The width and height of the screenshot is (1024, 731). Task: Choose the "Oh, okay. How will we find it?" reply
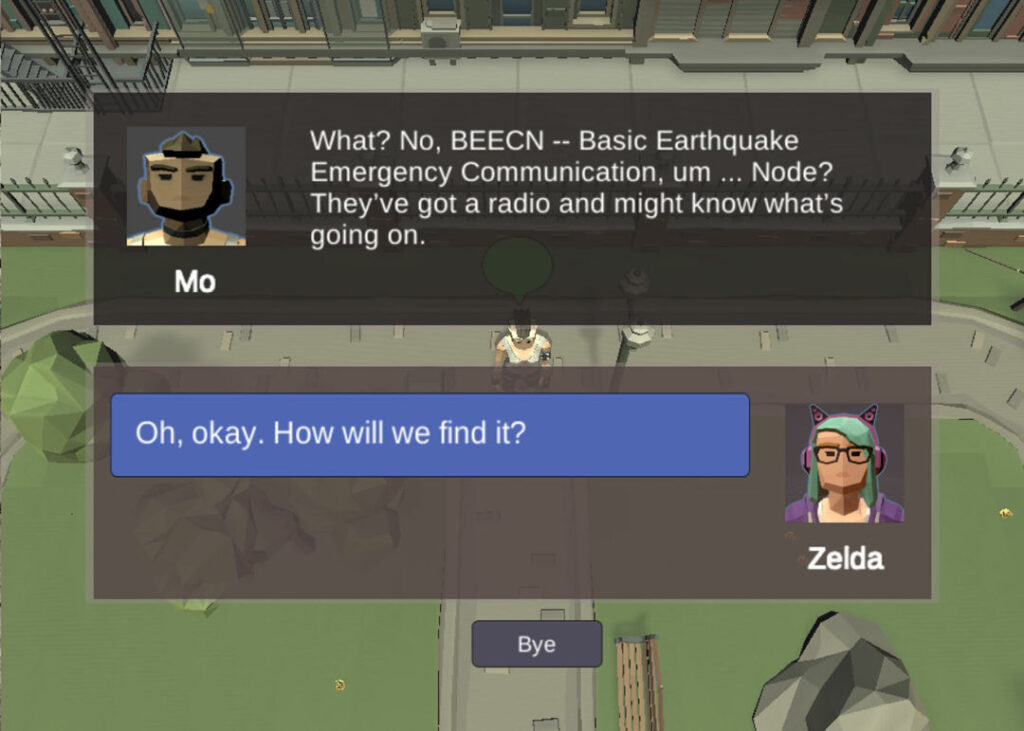(x=430, y=435)
